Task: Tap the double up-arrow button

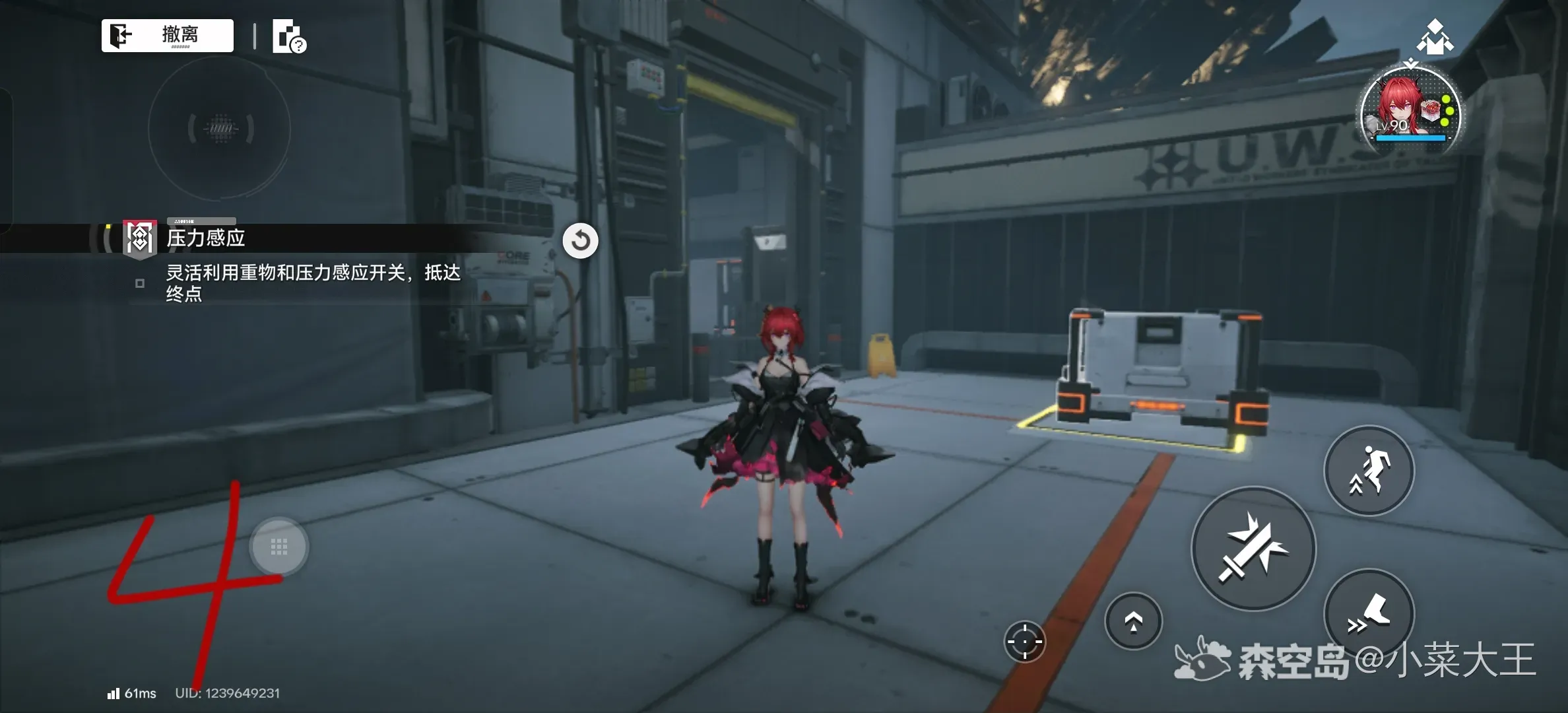Action: pos(1133,621)
